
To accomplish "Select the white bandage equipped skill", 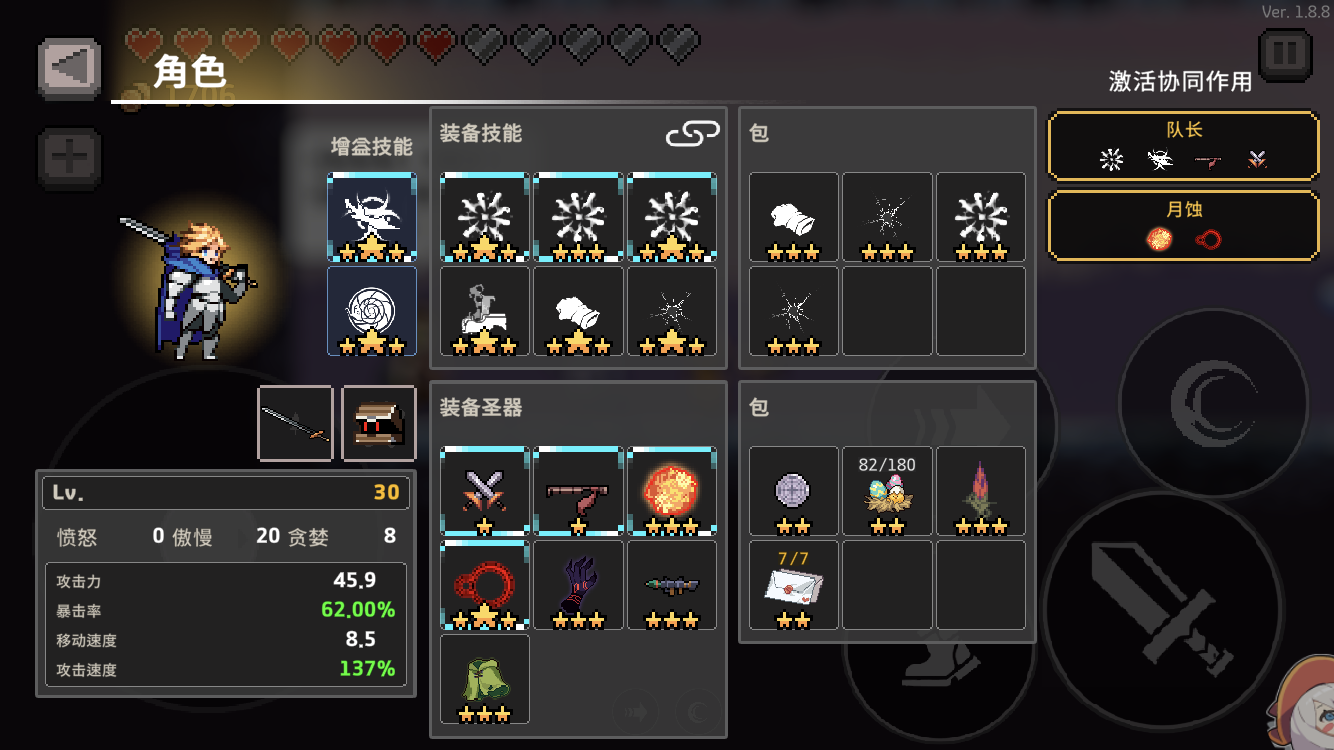I will [x=578, y=312].
